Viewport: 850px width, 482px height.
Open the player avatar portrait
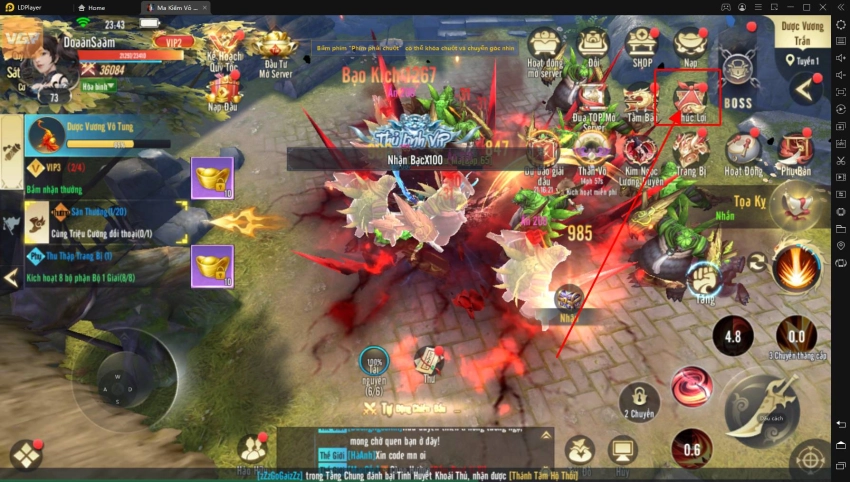44,64
